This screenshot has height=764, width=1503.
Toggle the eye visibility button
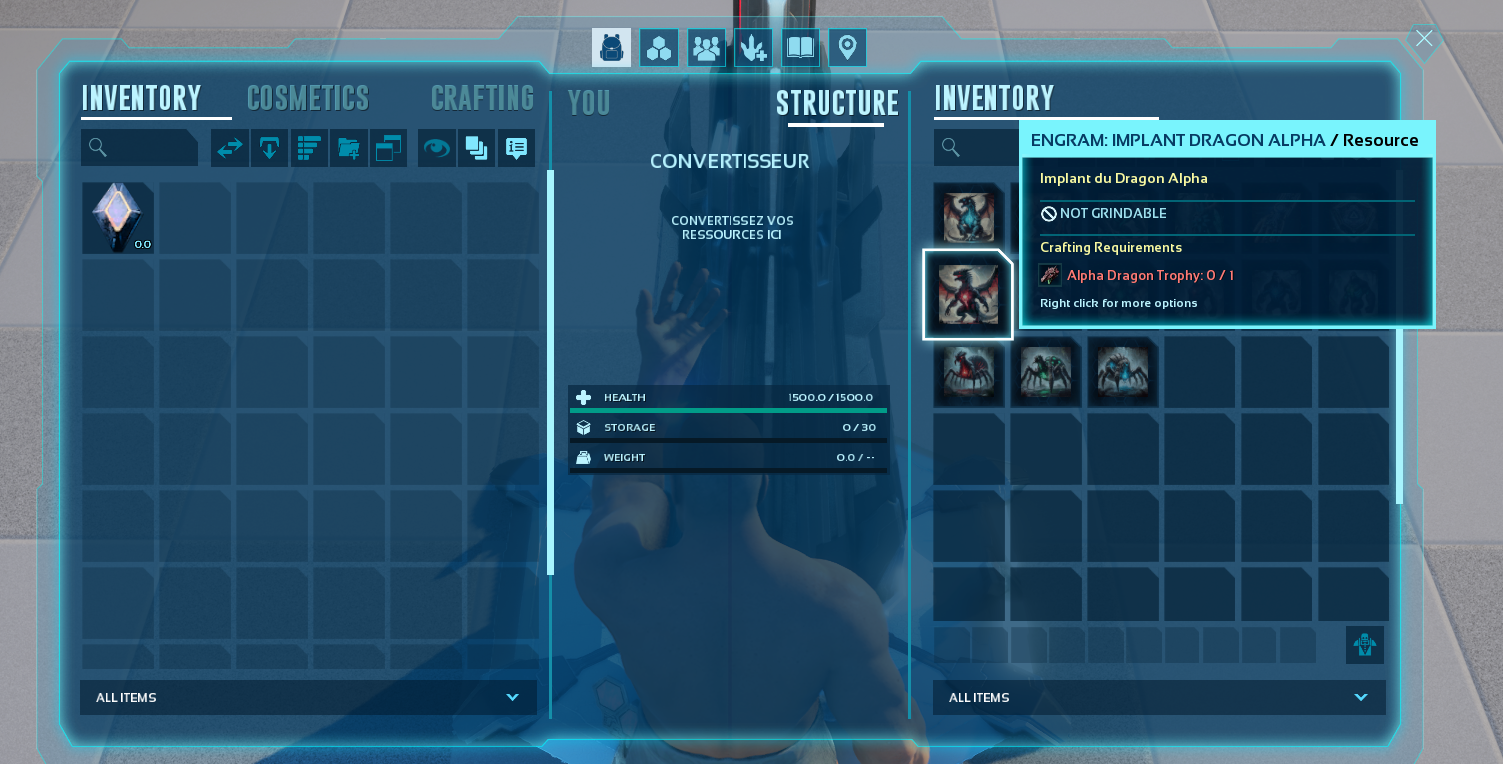pos(436,148)
